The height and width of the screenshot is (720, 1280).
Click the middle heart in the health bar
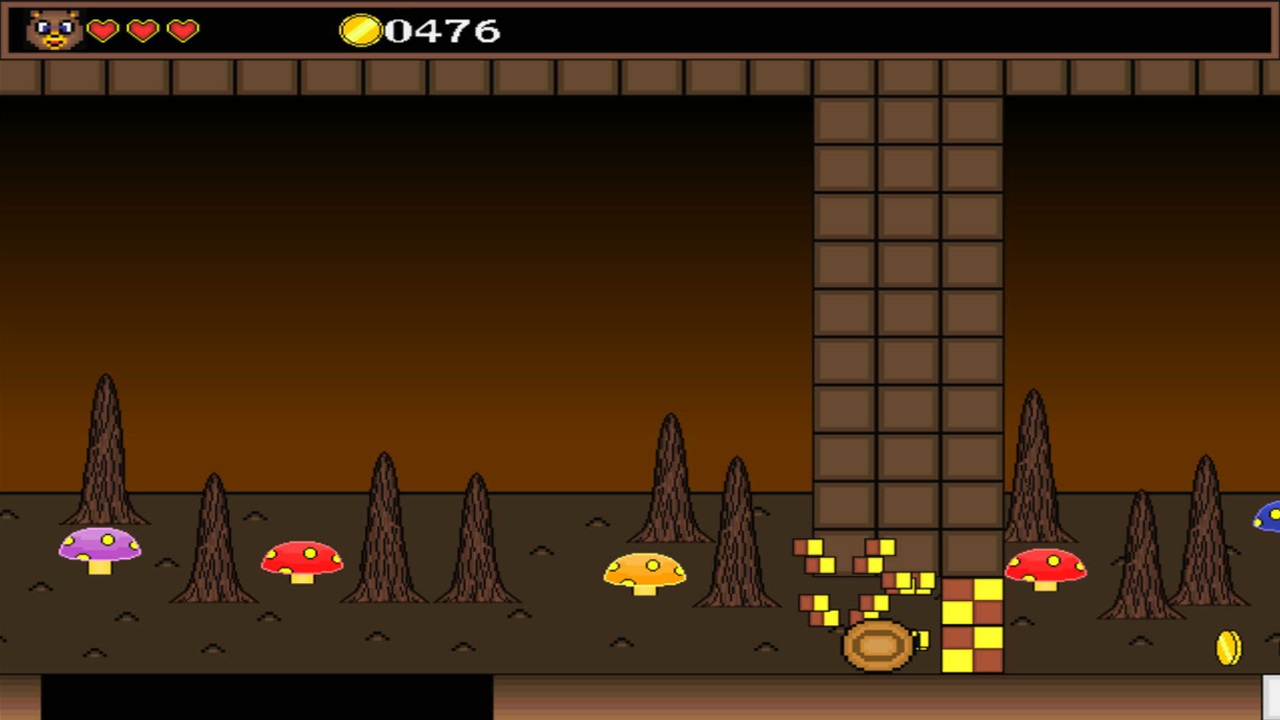click(x=141, y=31)
